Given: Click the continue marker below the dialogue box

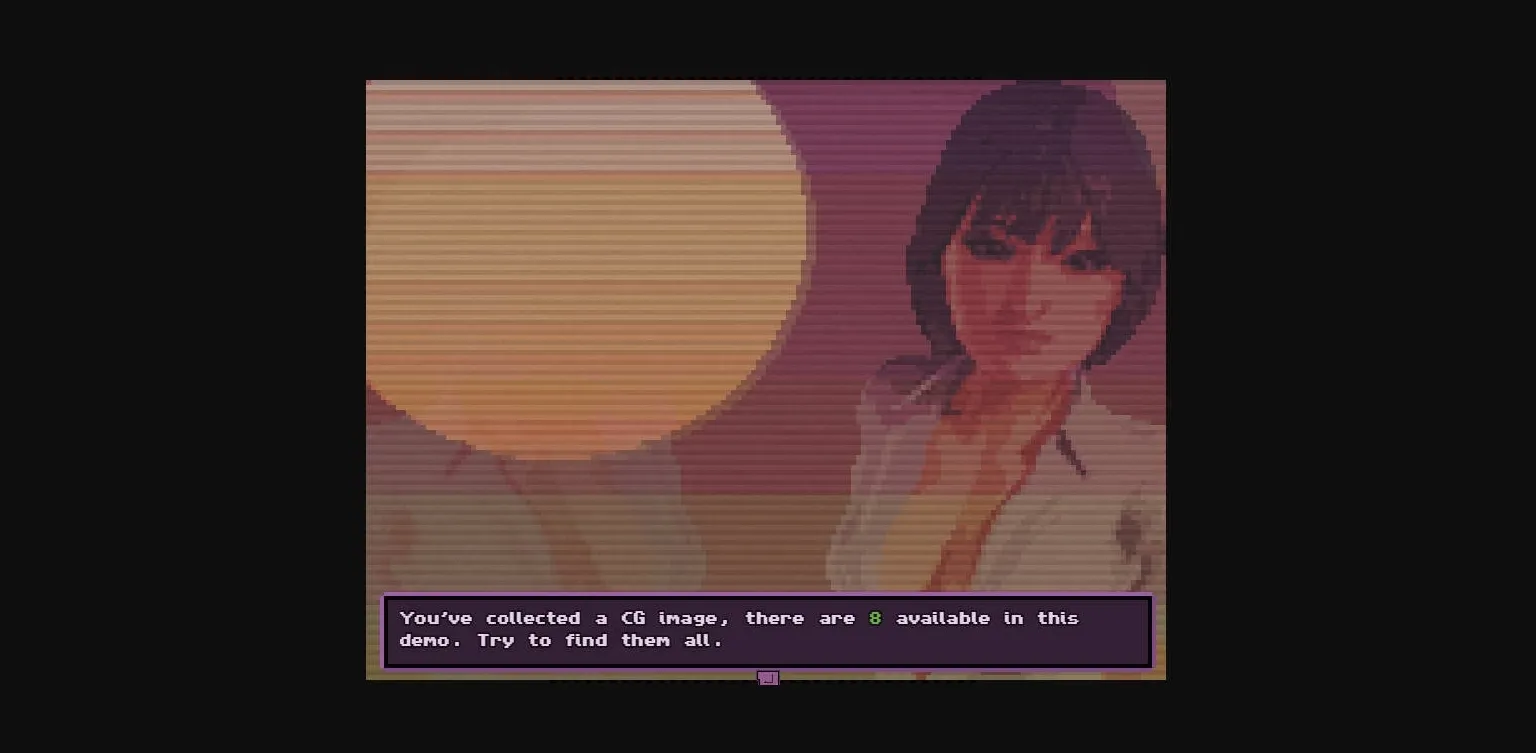Looking at the screenshot, I should tap(768, 678).
